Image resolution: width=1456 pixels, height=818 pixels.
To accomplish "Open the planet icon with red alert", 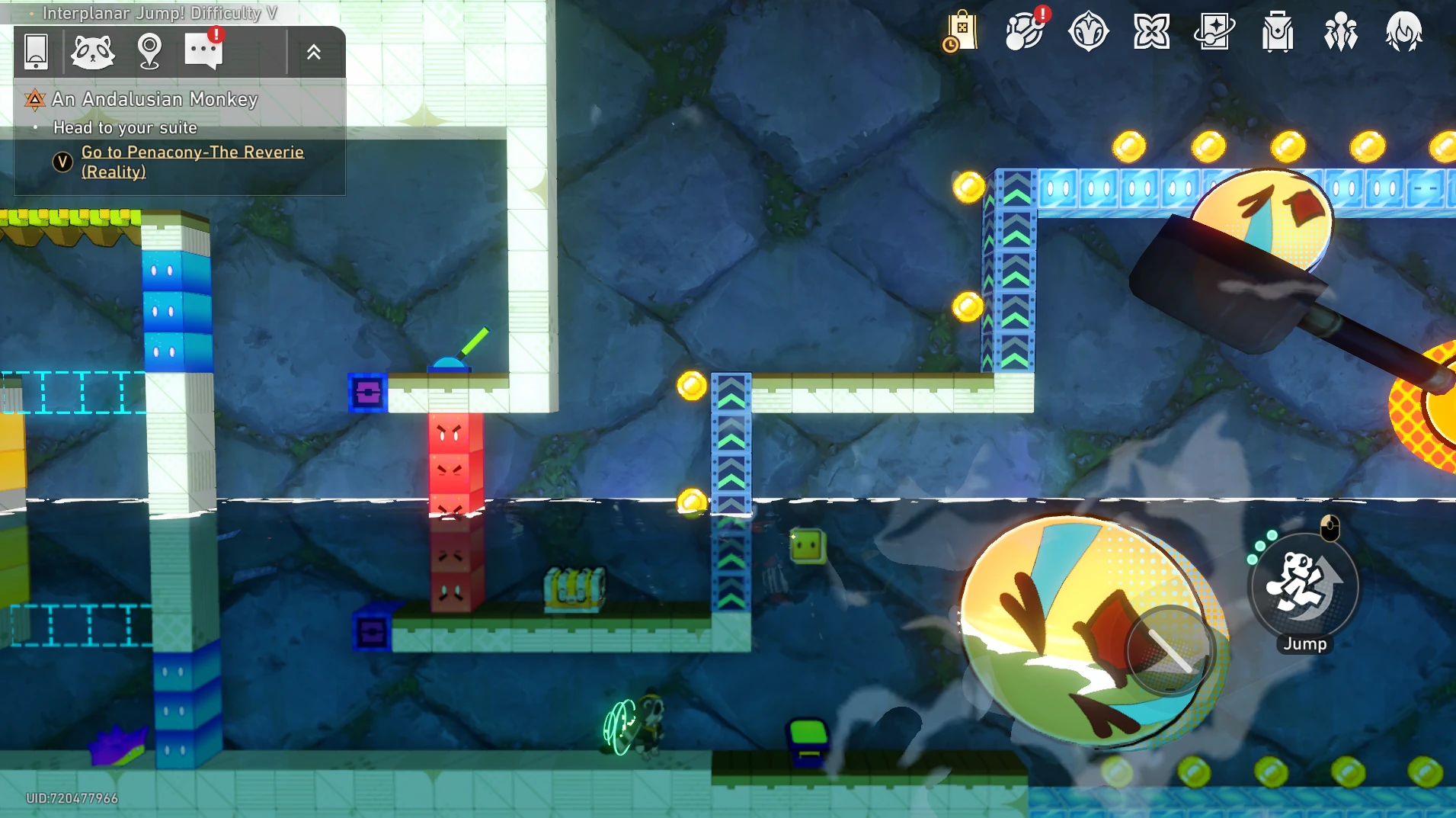I will [x=1025, y=32].
